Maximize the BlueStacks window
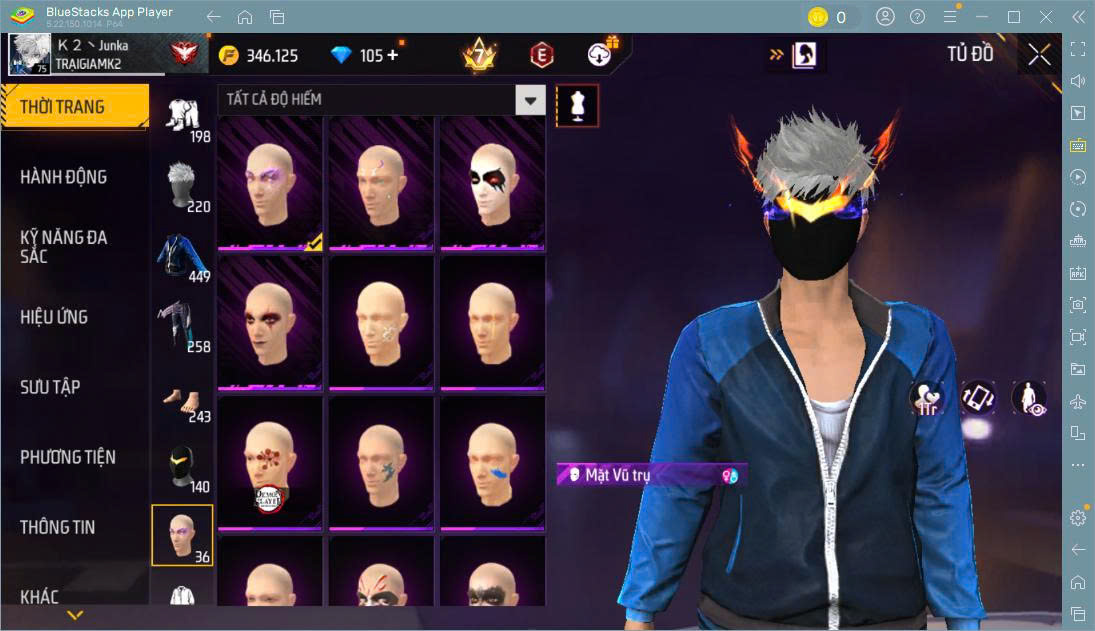Screen dimensions: 1095x631 tap(1014, 17)
